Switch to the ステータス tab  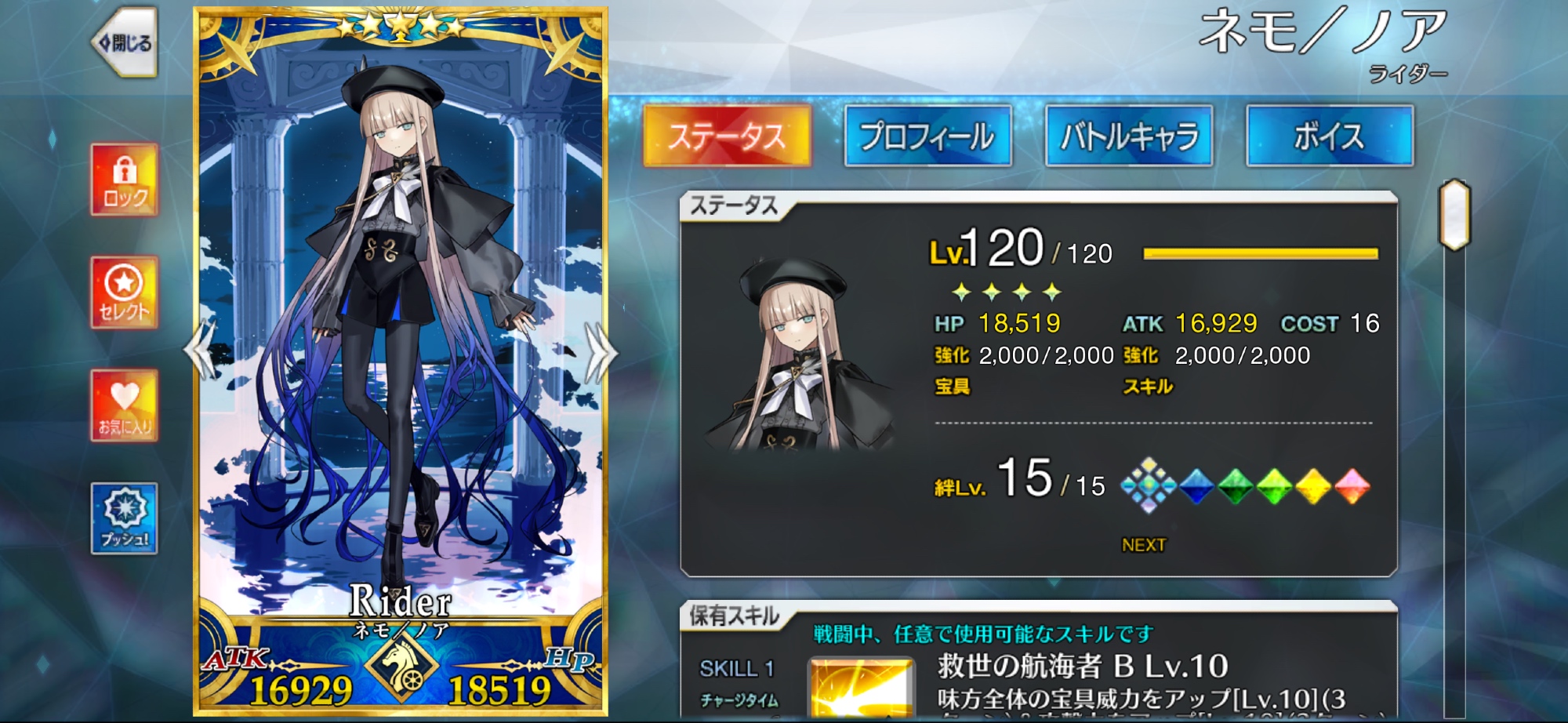coord(726,136)
